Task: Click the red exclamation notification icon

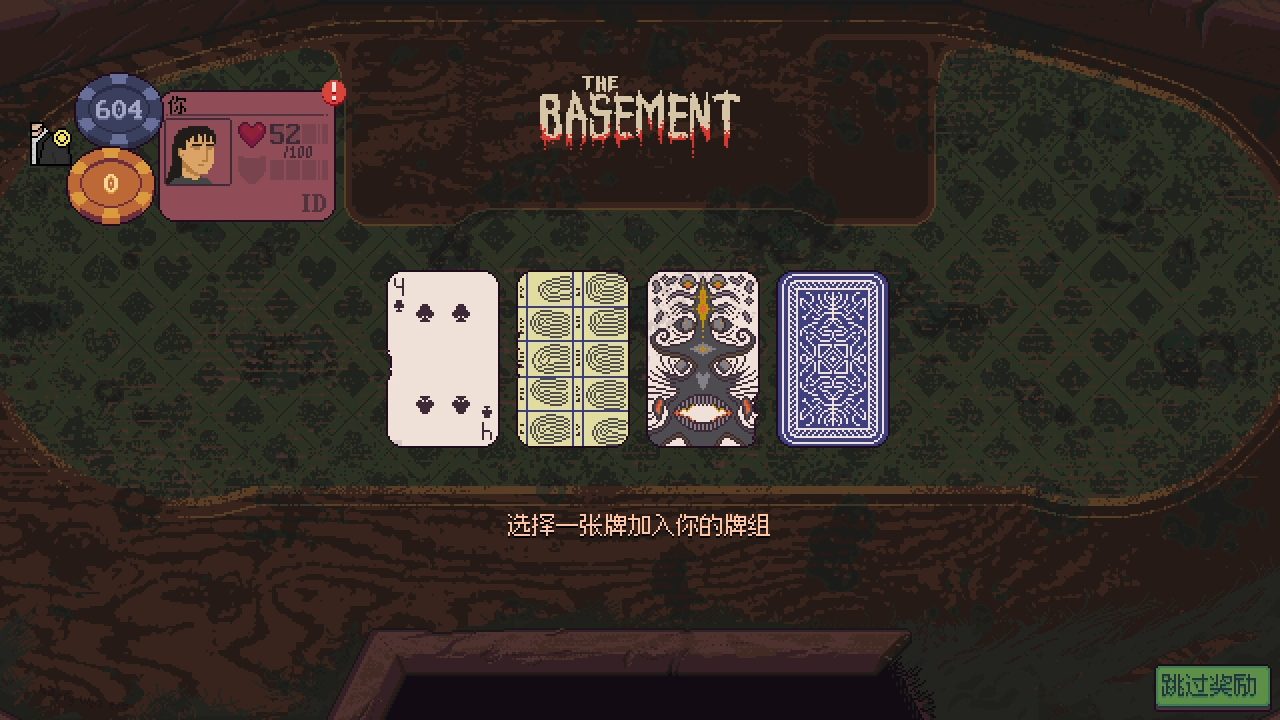Action: [332, 90]
